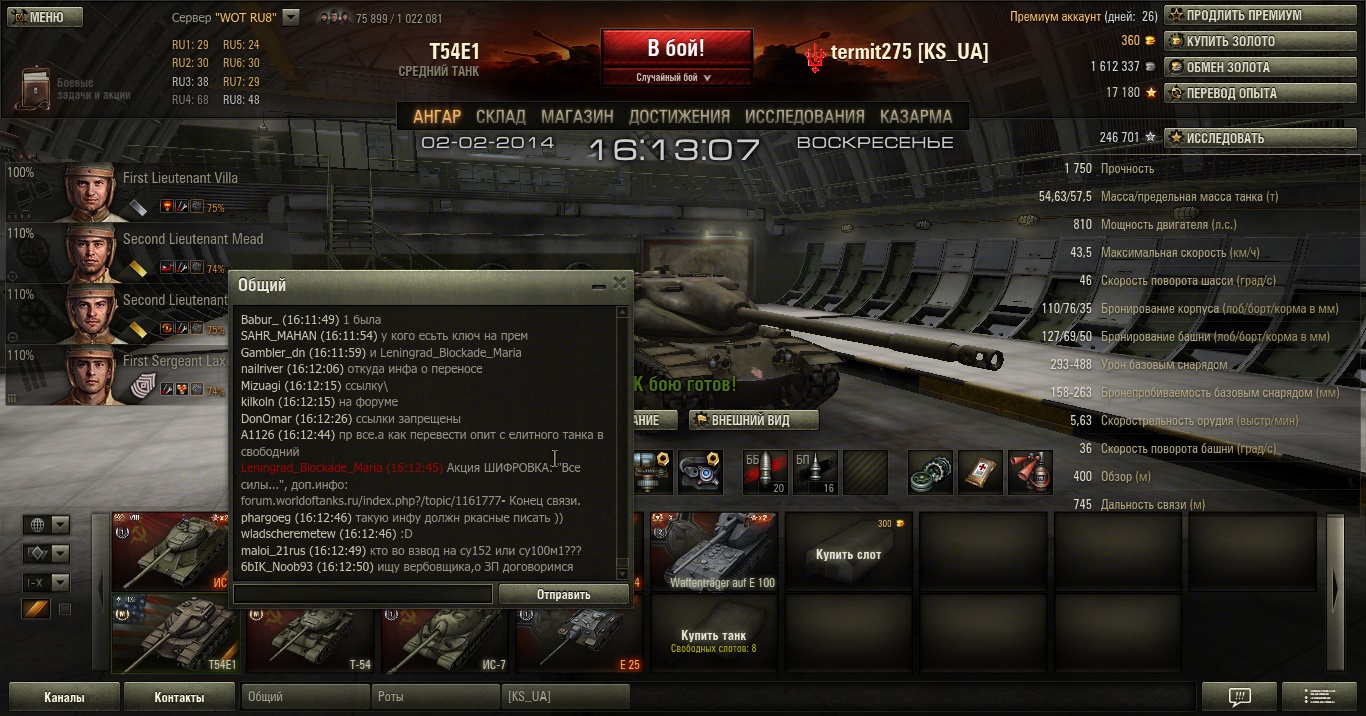Open the Каналы channels list
This screenshot has height=716, width=1366.
tap(64, 697)
